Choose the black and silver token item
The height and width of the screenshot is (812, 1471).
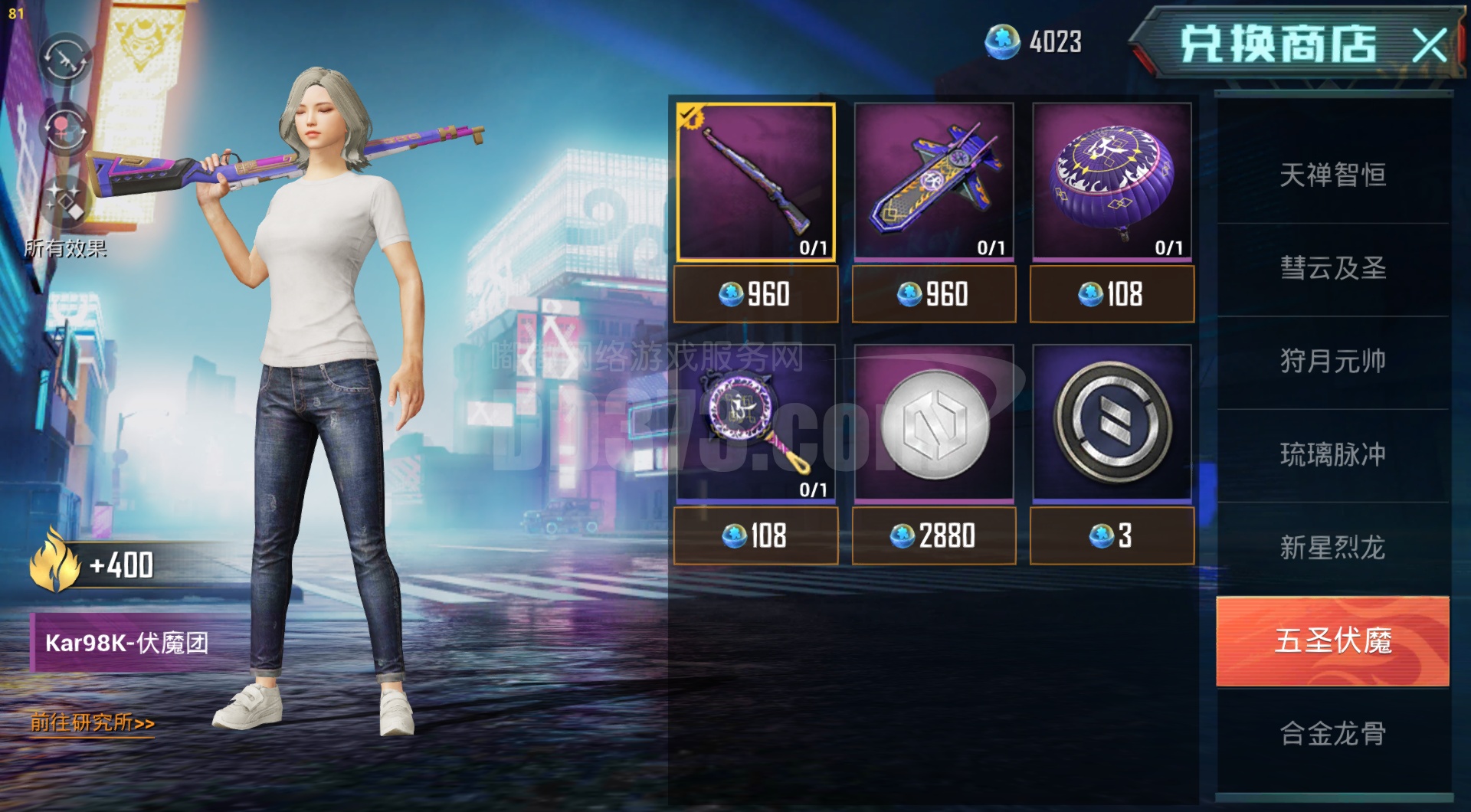(1112, 423)
